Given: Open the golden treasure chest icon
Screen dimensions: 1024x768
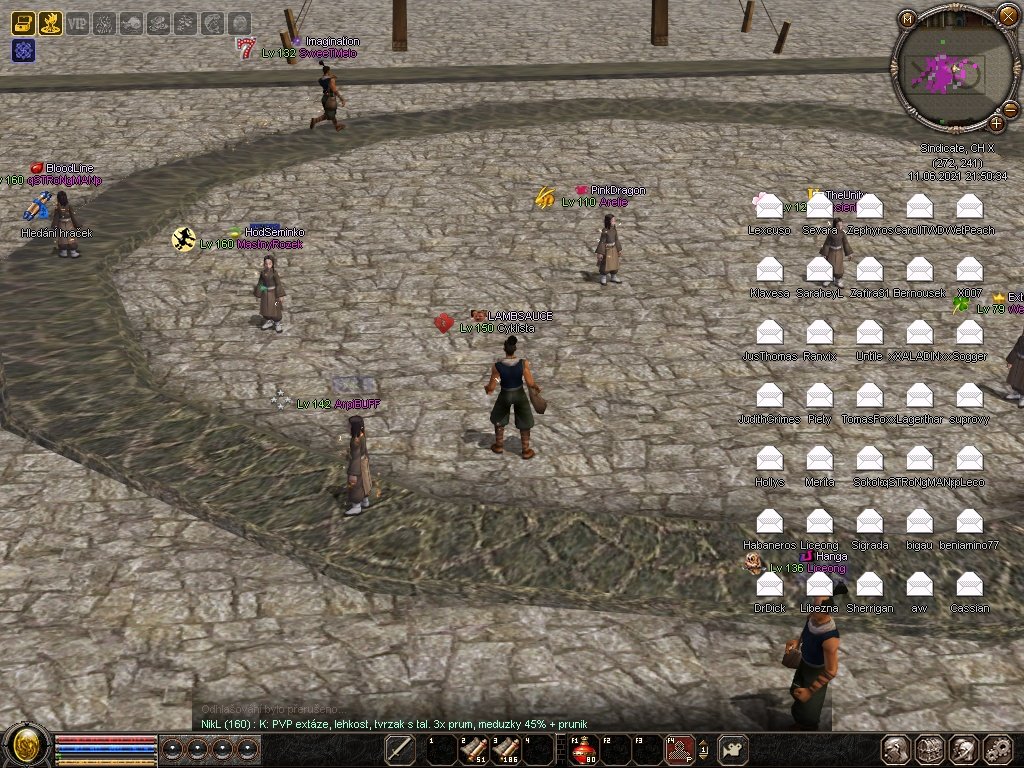Looking at the screenshot, I should [23, 23].
